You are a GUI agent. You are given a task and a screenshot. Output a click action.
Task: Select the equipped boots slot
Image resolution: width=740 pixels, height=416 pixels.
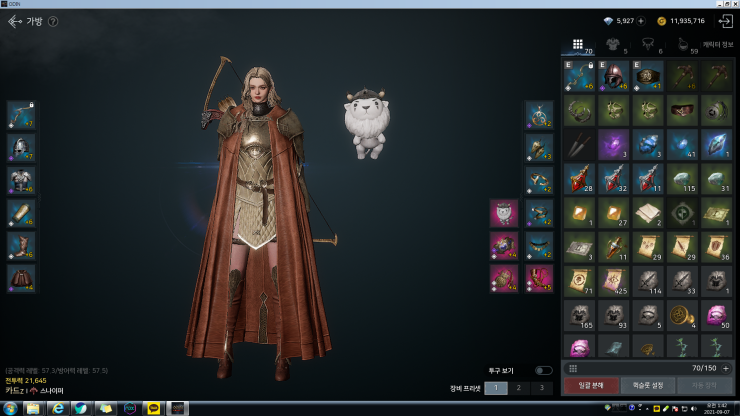[21, 246]
